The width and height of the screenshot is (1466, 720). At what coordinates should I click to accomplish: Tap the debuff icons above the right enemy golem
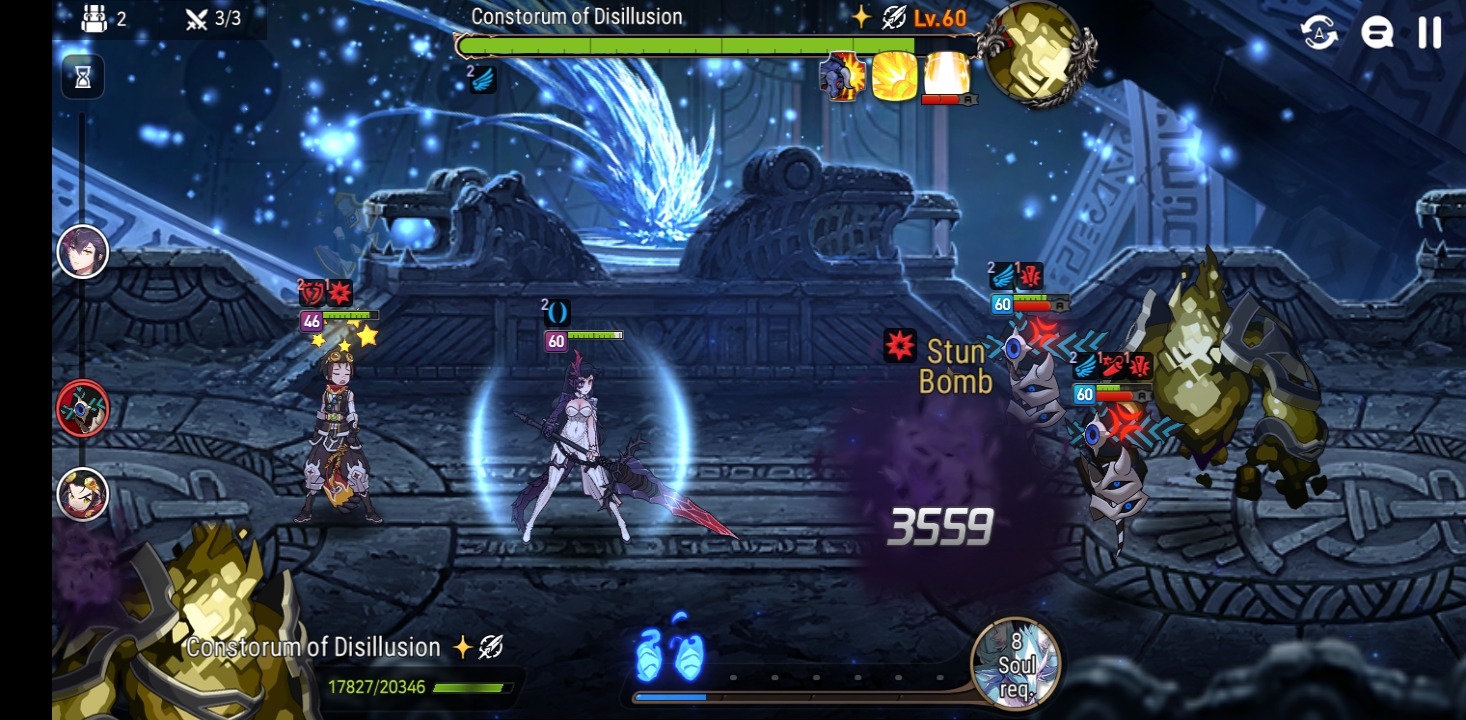click(x=1111, y=364)
